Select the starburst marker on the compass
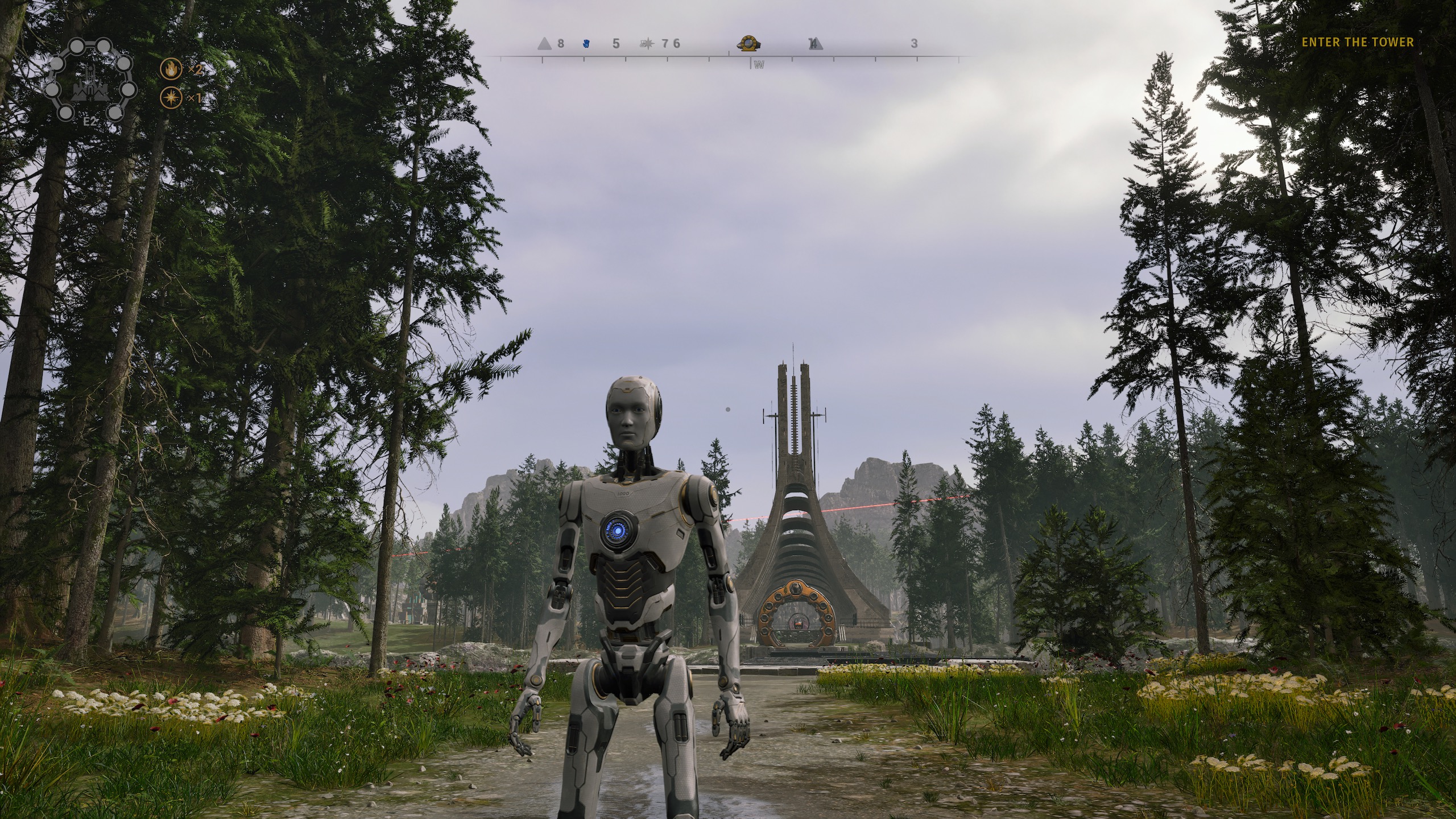Viewport: 1456px width, 819px height. [x=647, y=43]
